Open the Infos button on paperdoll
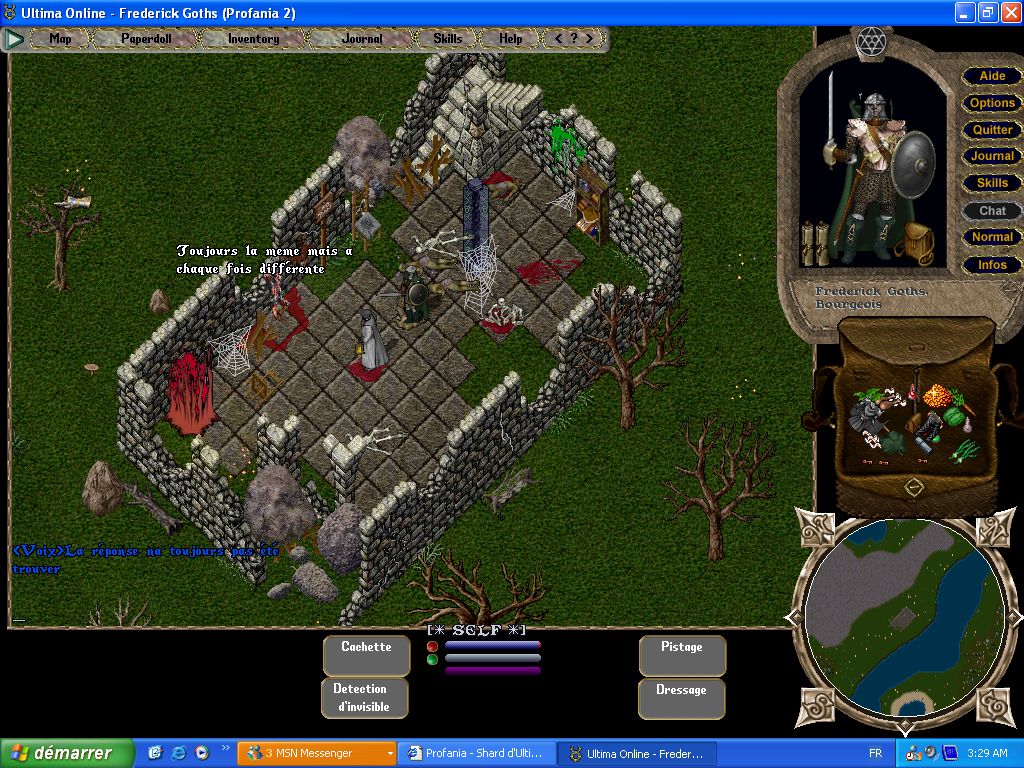1024x768 pixels. [992, 265]
